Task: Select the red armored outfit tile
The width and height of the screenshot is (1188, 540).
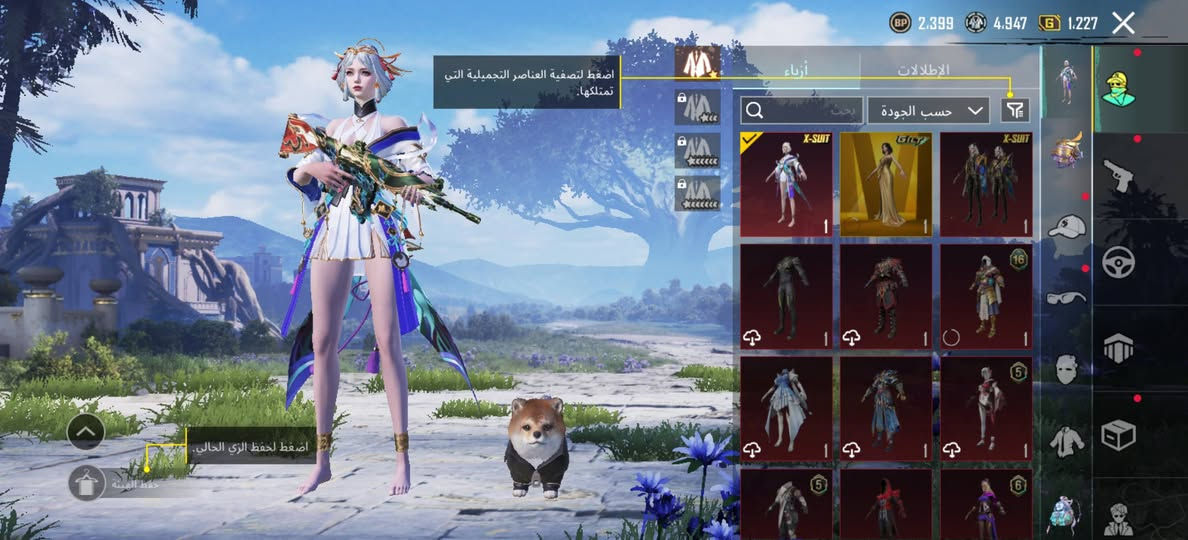Action: pyautogui.click(x=886, y=296)
